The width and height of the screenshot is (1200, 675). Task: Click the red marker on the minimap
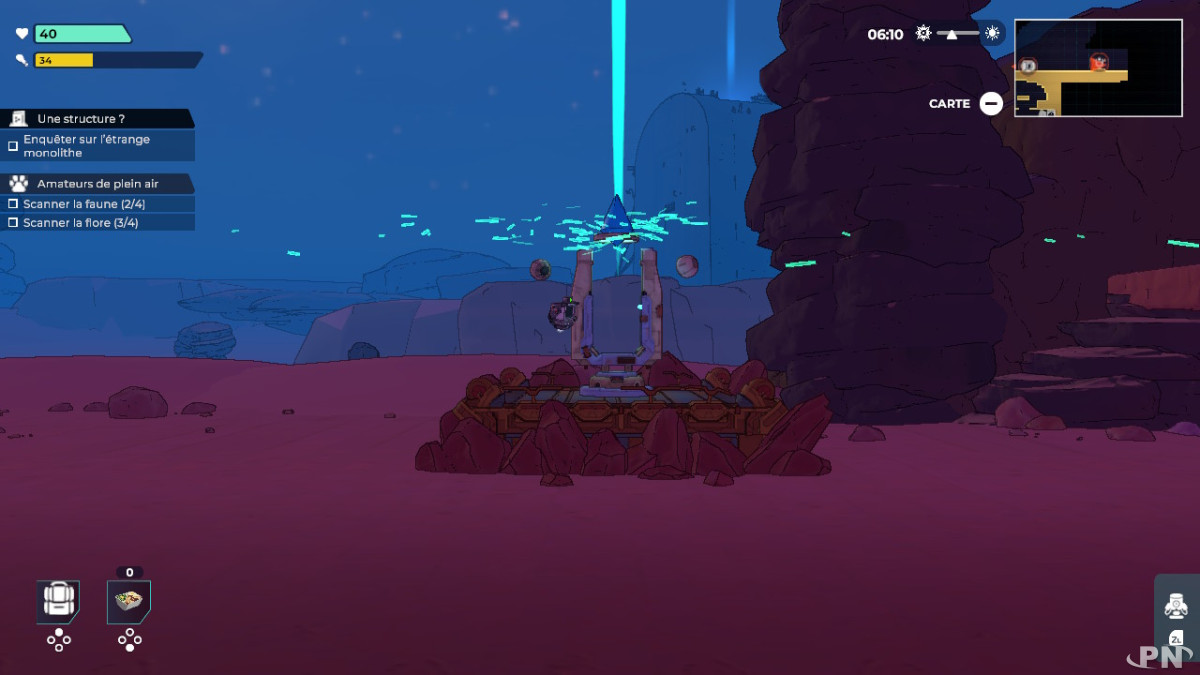(x=1099, y=62)
